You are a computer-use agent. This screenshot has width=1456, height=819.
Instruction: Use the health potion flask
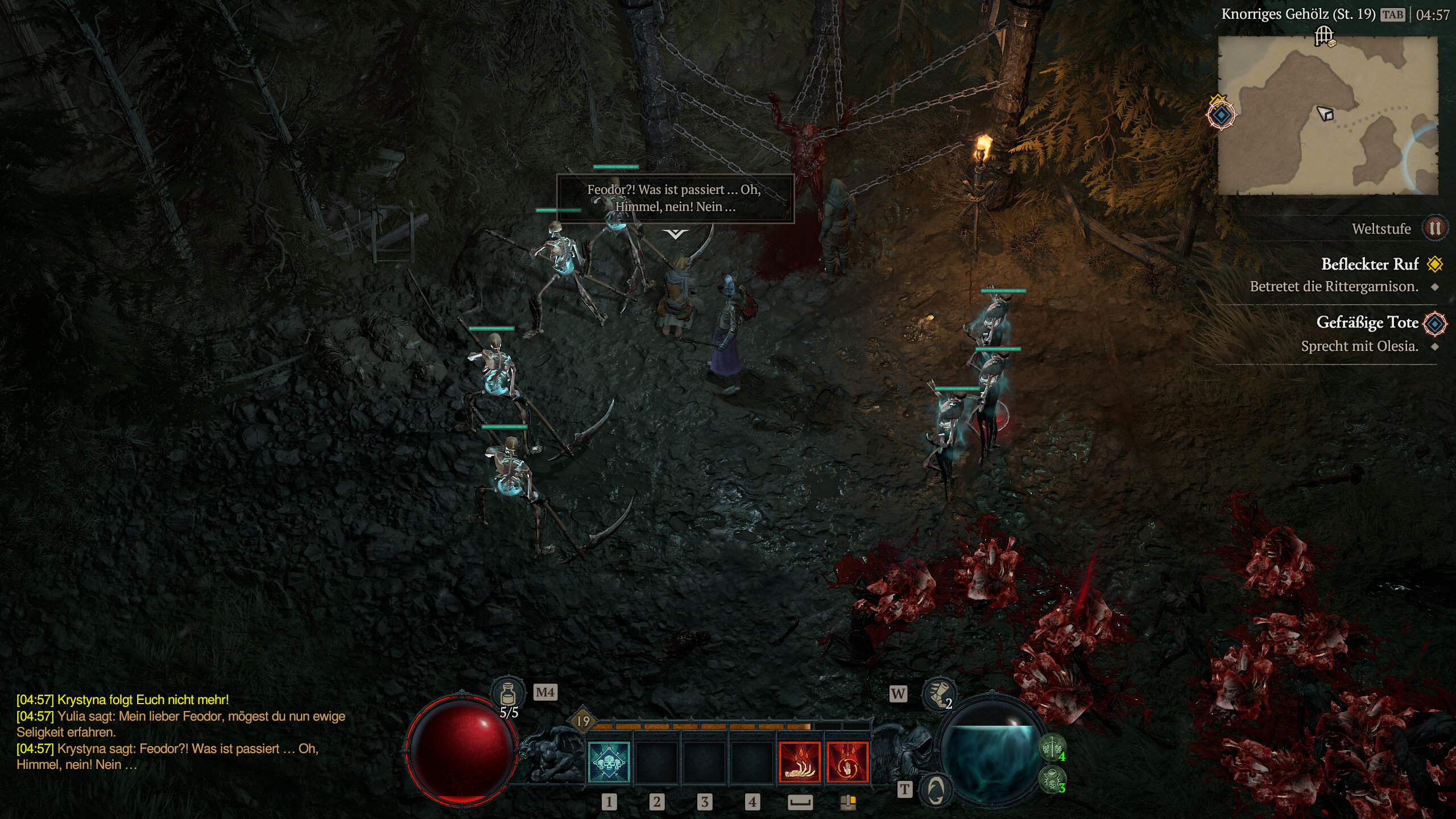pos(507,694)
